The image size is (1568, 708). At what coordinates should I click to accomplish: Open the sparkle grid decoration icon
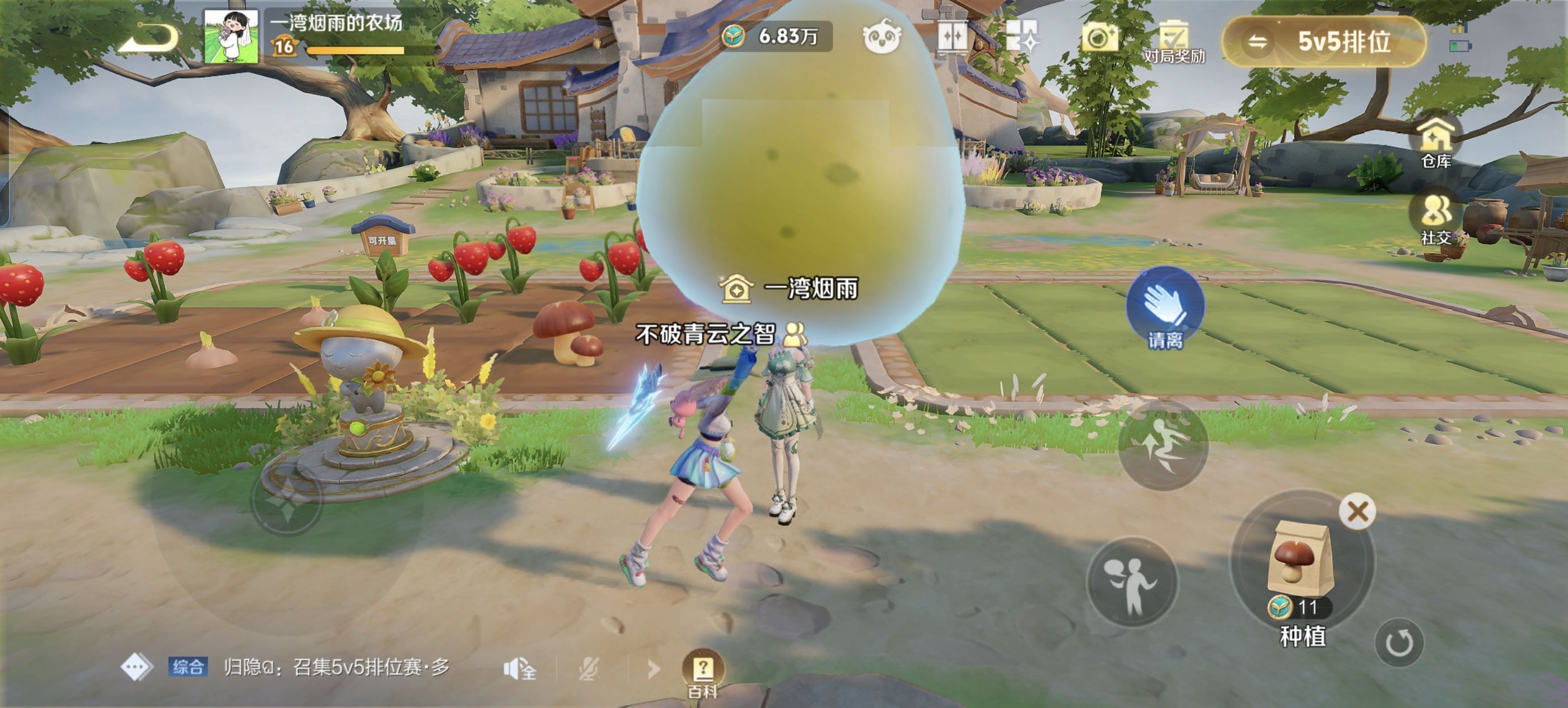pyautogui.click(x=1023, y=36)
